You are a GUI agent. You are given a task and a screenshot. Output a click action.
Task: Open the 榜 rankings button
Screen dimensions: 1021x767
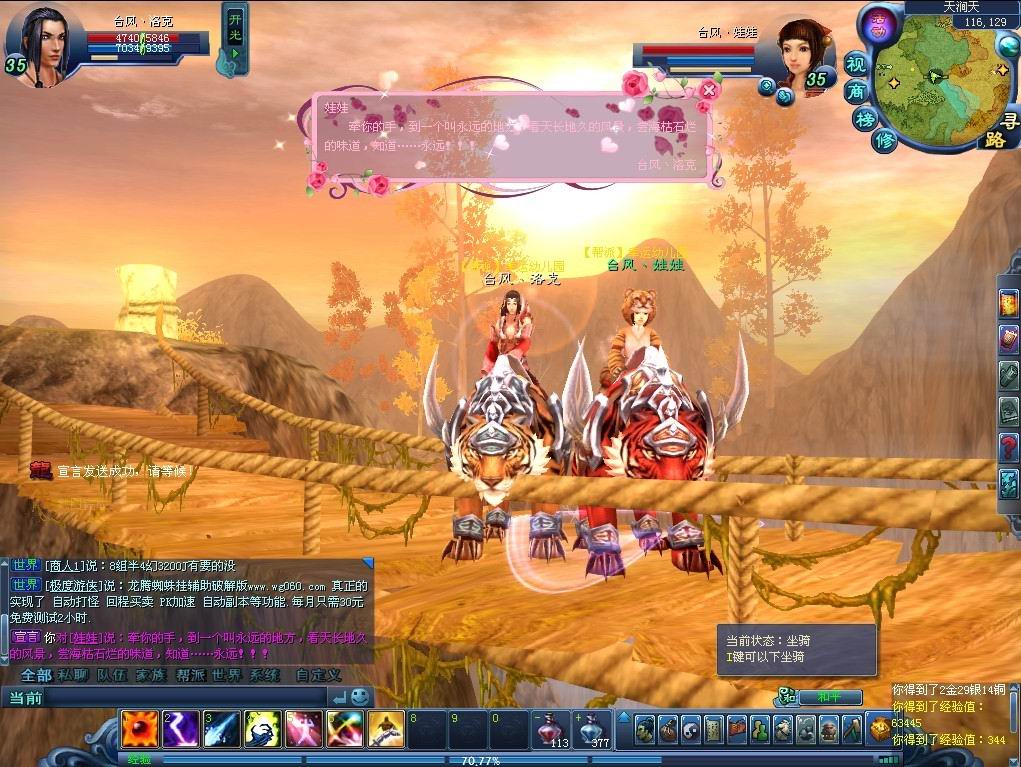[x=865, y=119]
